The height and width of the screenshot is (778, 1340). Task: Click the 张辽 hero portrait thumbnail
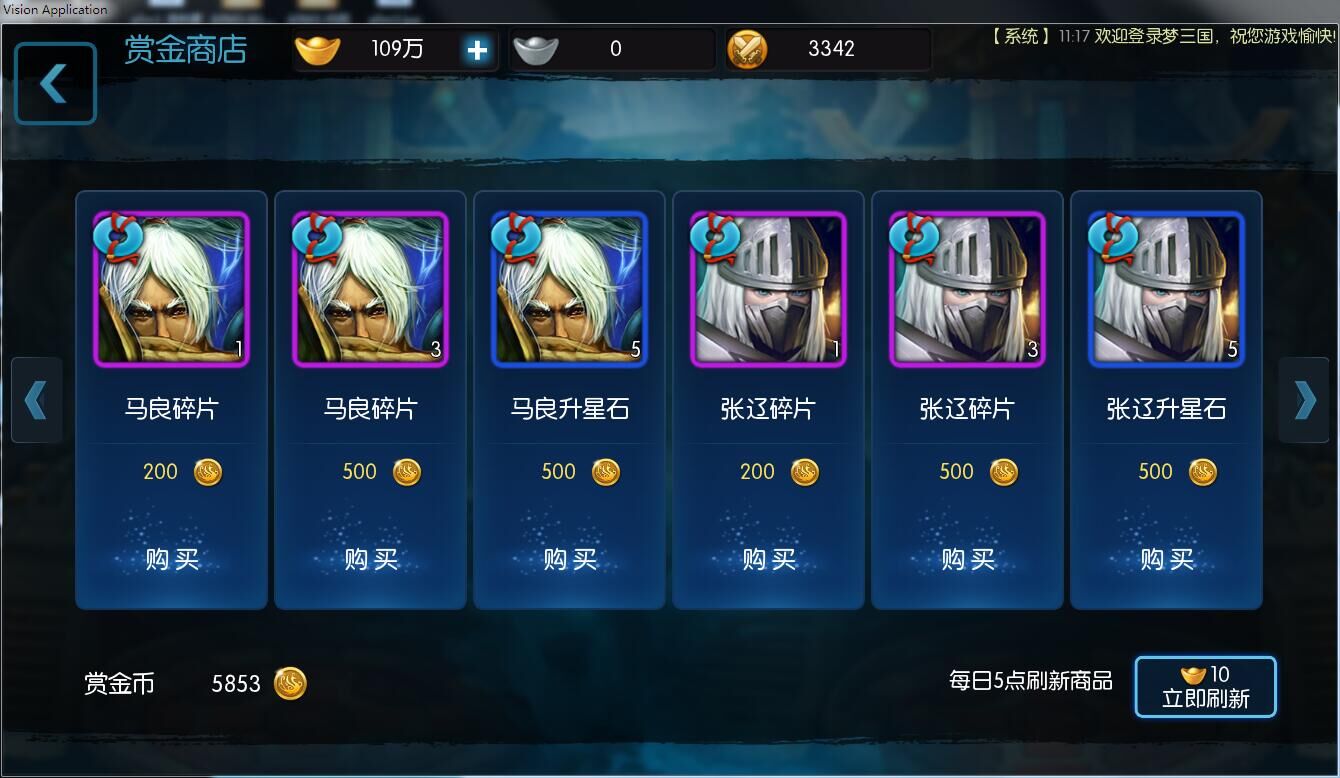click(768, 289)
